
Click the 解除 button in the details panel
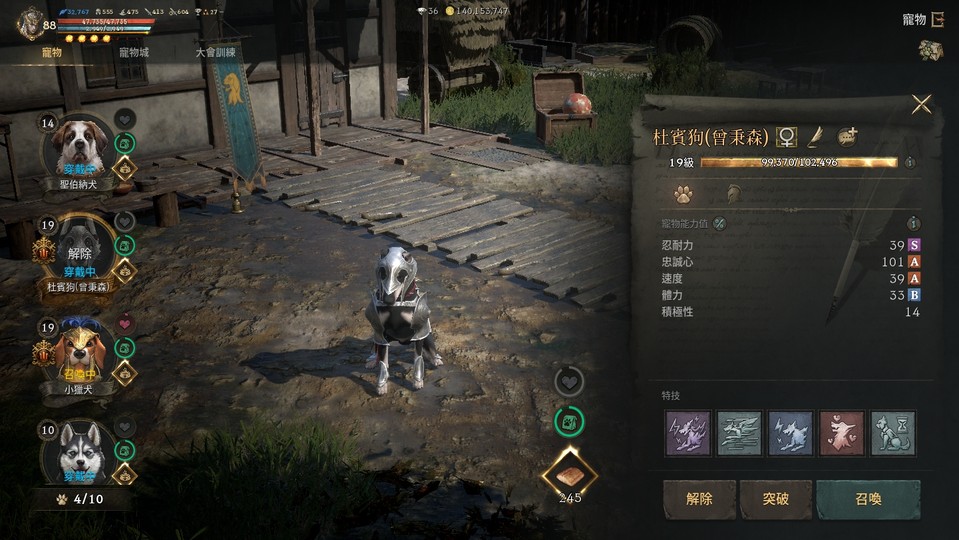(699, 499)
